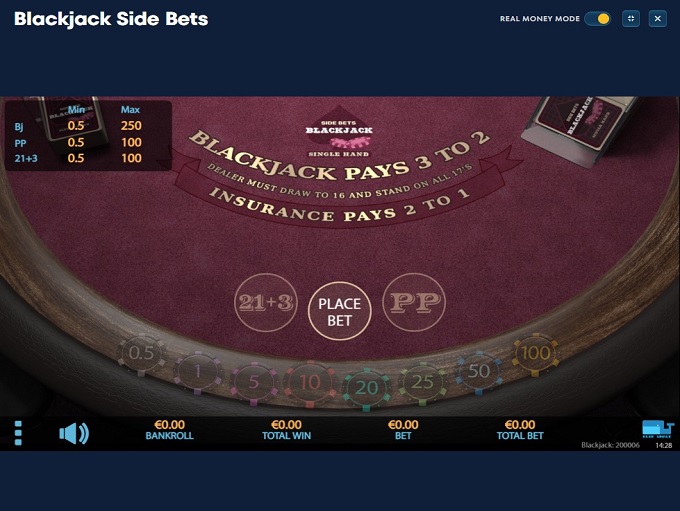Image resolution: width=680 pixels, height=511 pixels.
Task: Pick the 0.5 value chip
Action: point(142,354)
